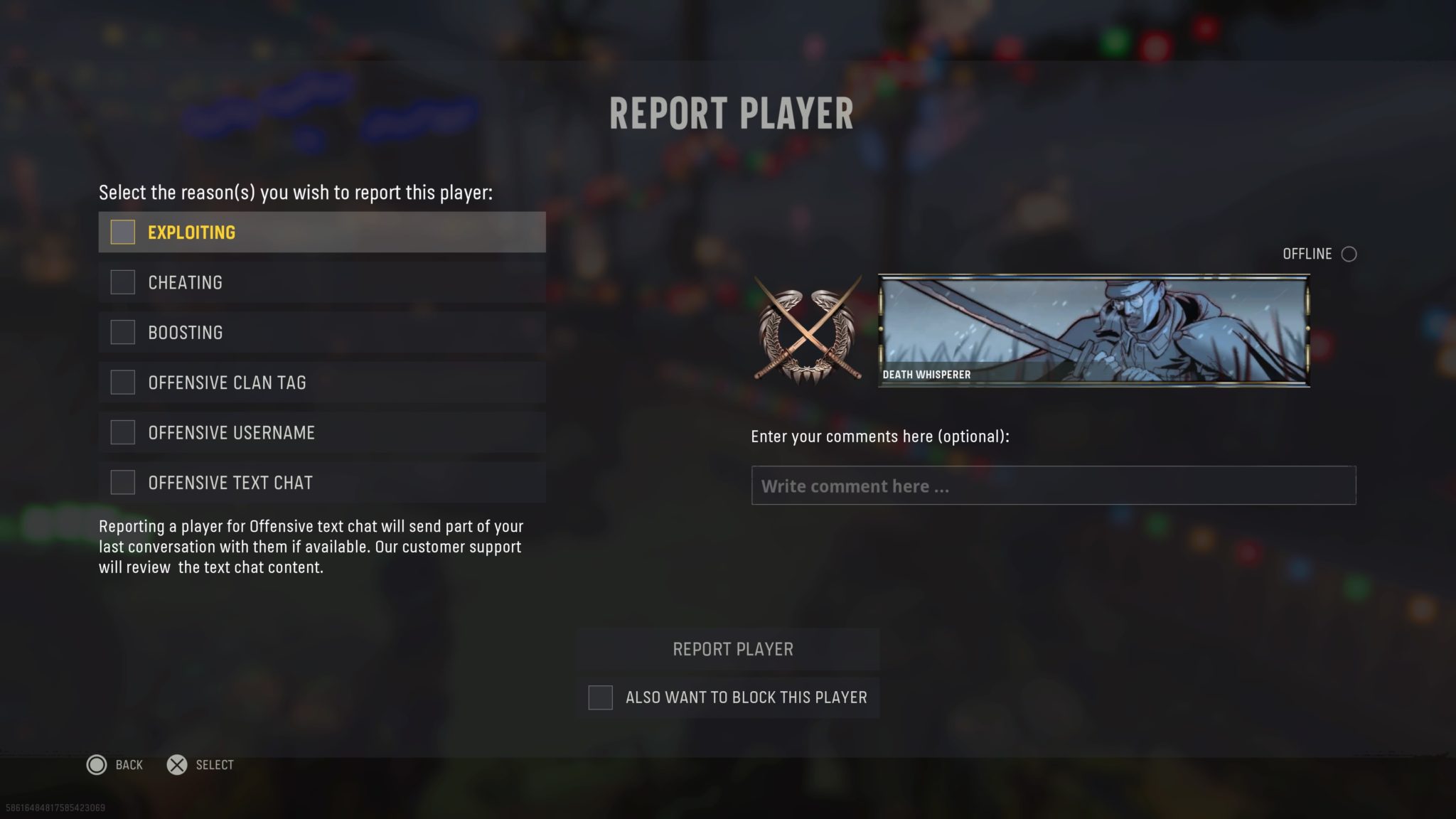Check the Exploiting report reason

(x=122, y=232)
